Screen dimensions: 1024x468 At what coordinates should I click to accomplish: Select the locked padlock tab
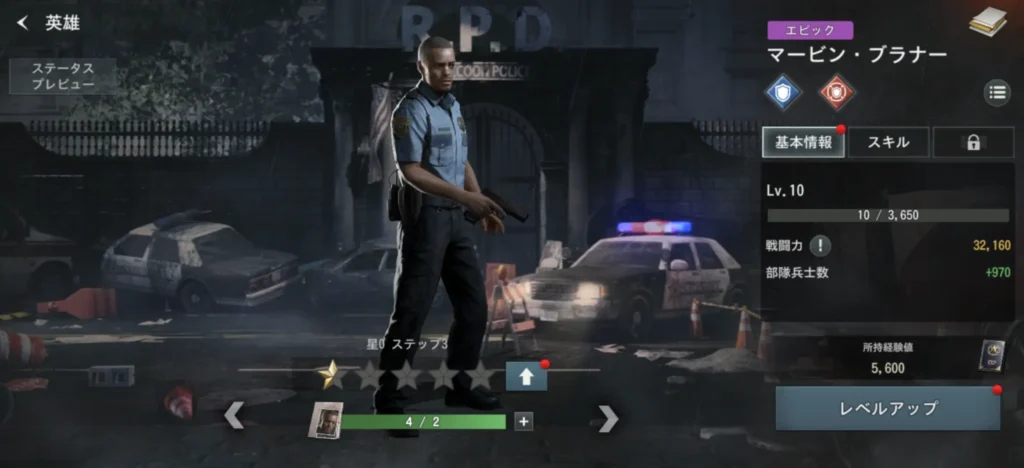pos(972,142)
